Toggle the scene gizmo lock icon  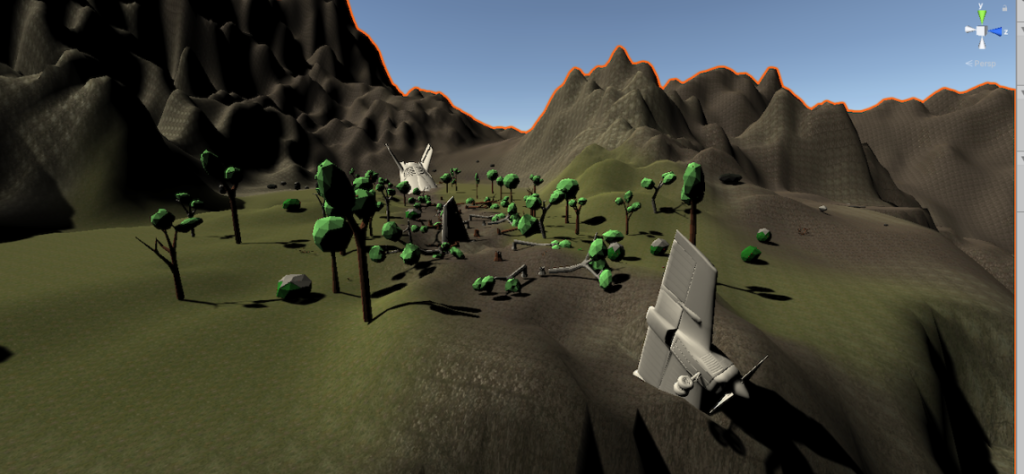click(x=1003, y=6)
